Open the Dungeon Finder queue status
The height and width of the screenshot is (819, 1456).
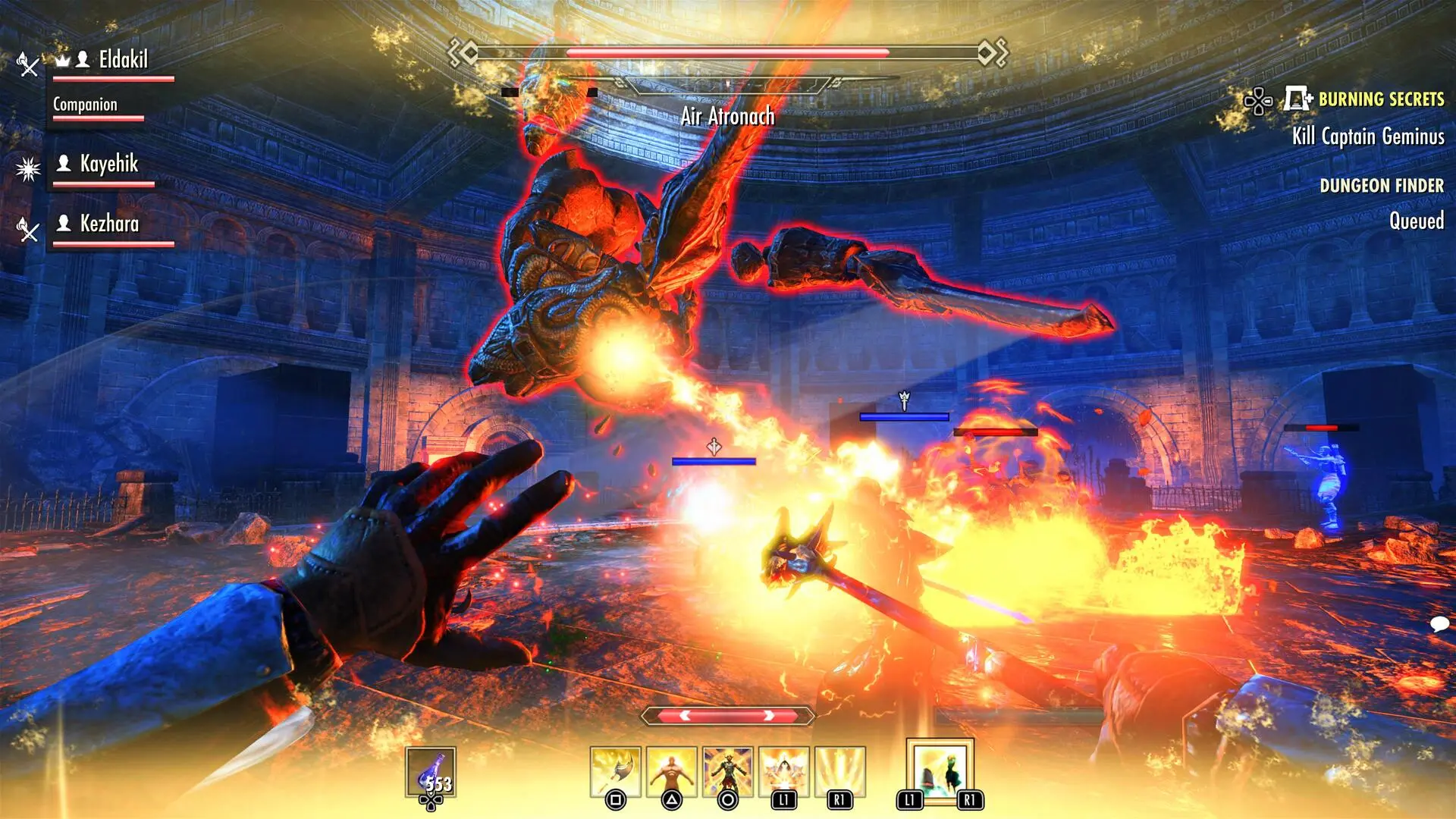pos(1381,186)
